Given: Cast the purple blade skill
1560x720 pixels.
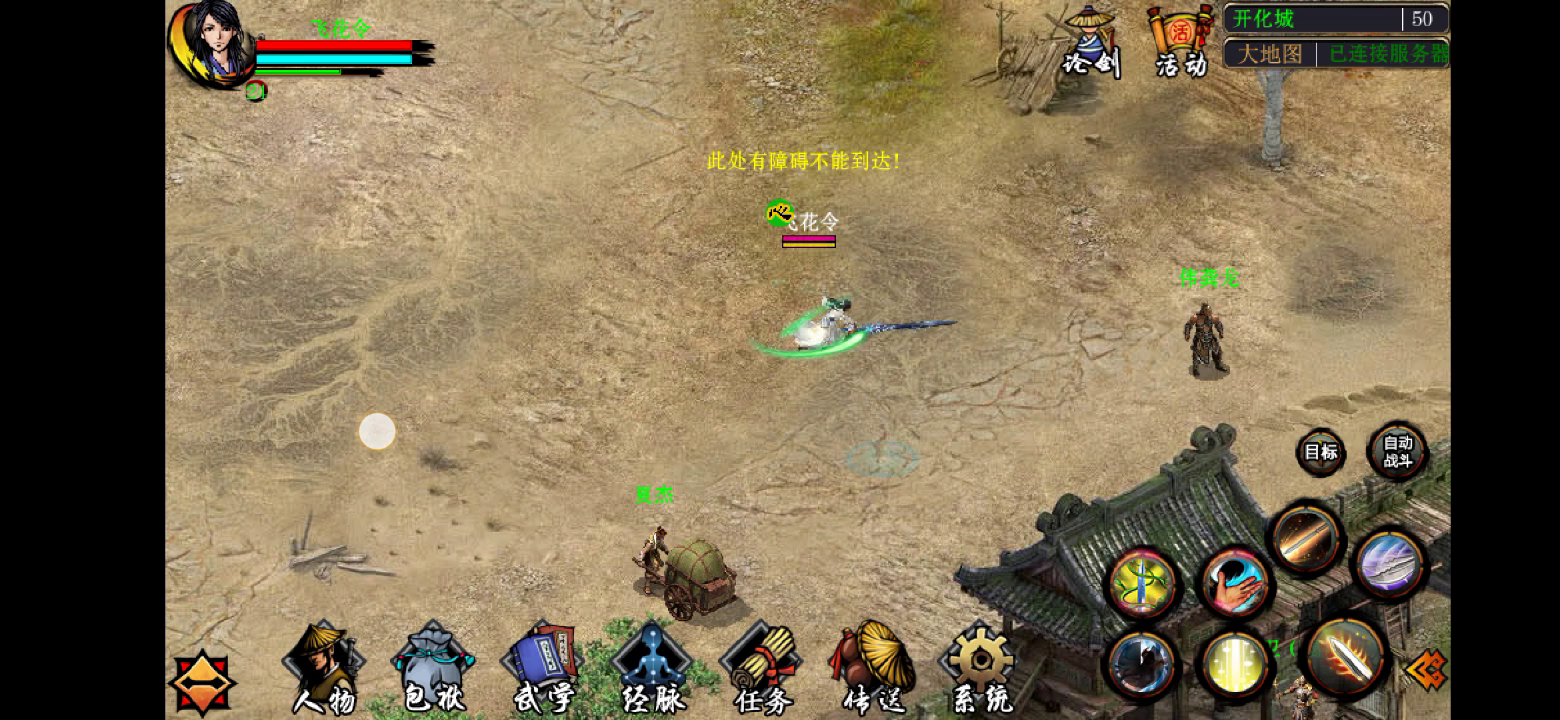Looking at the screenshot, I should [1388, 565].
